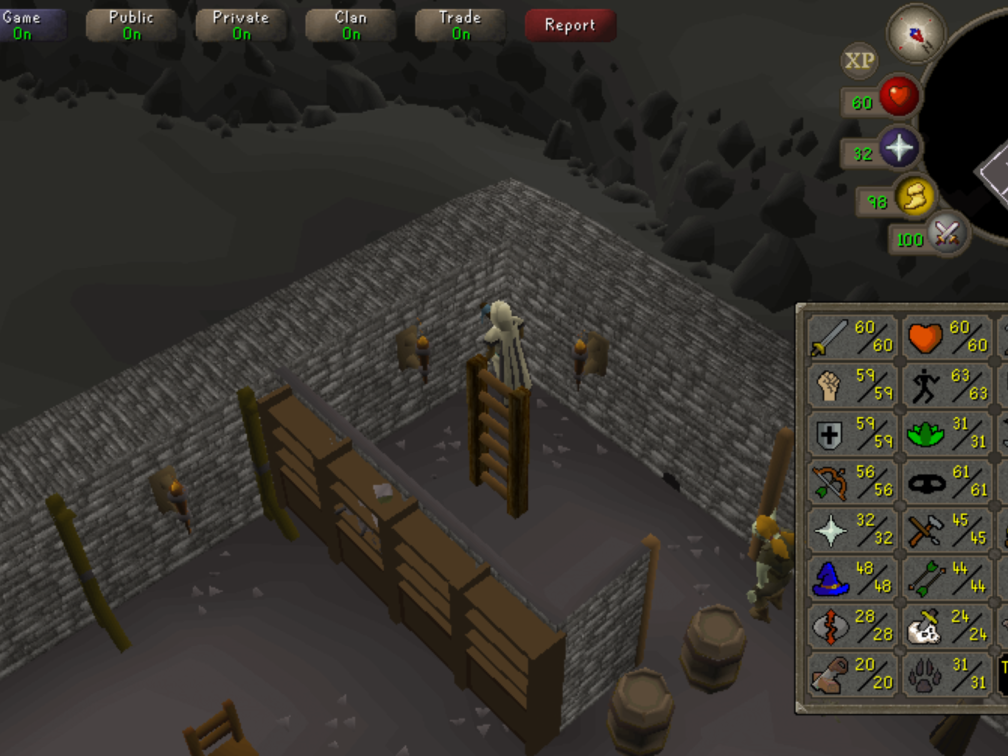The image size is (1008, 756).
Task: Select the Herblore skill green leaf
Action: tap(946, 433)
